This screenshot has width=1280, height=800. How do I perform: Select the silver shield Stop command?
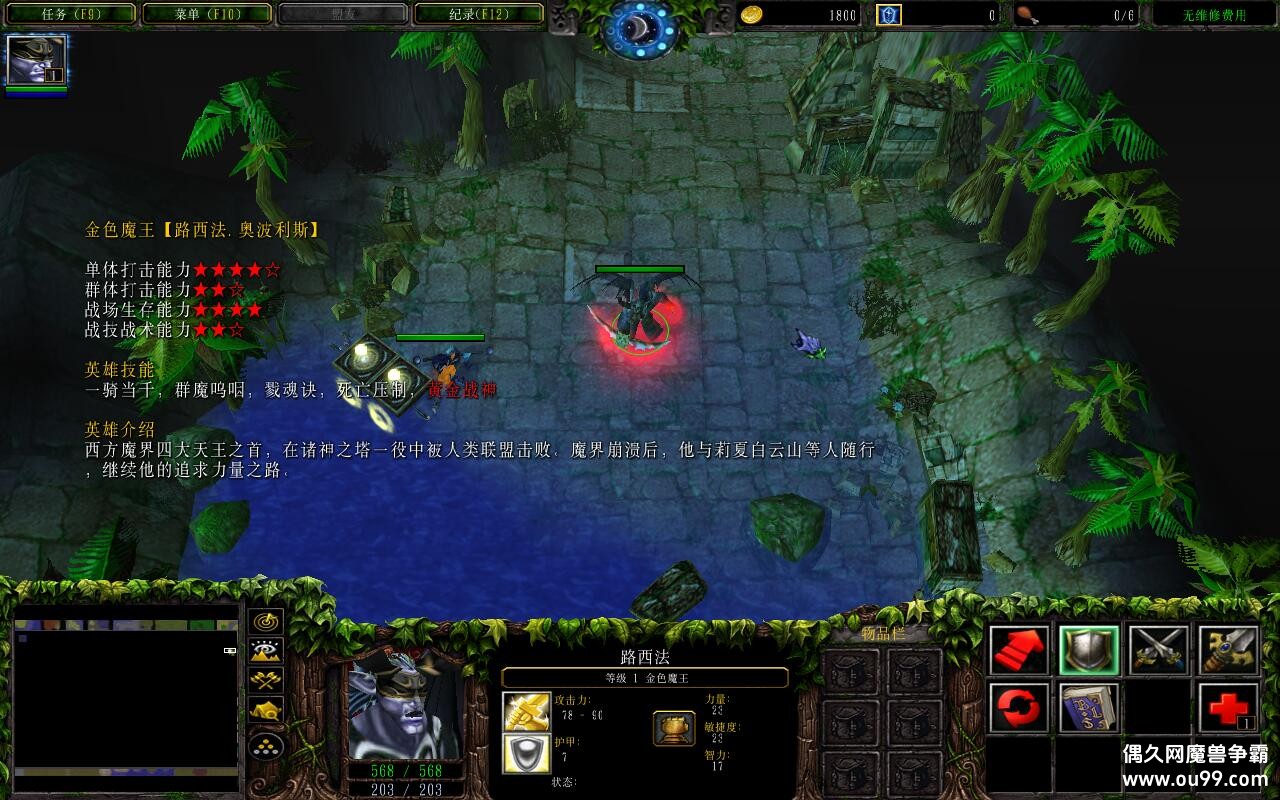[x=1089, y=650]
